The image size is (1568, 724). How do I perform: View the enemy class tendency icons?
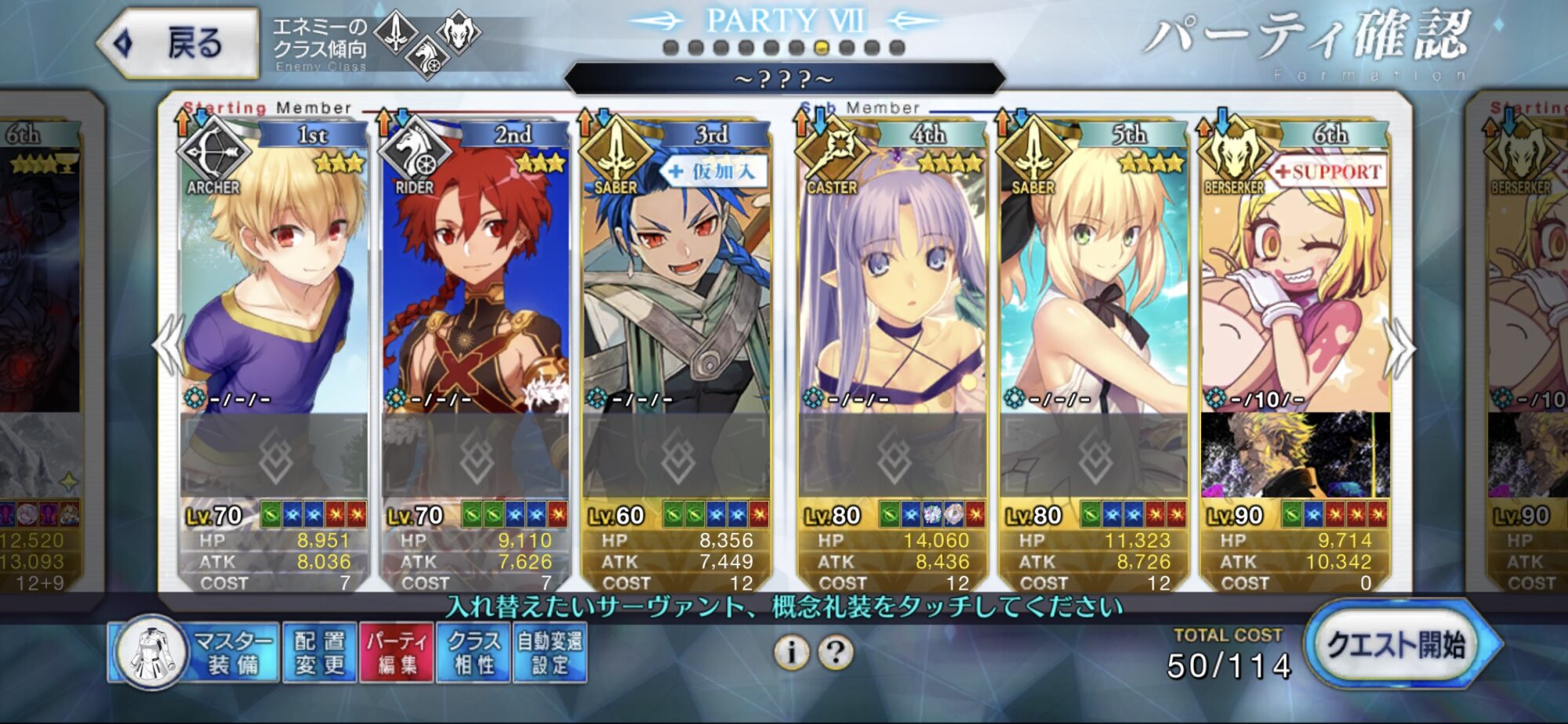(426, 42)
